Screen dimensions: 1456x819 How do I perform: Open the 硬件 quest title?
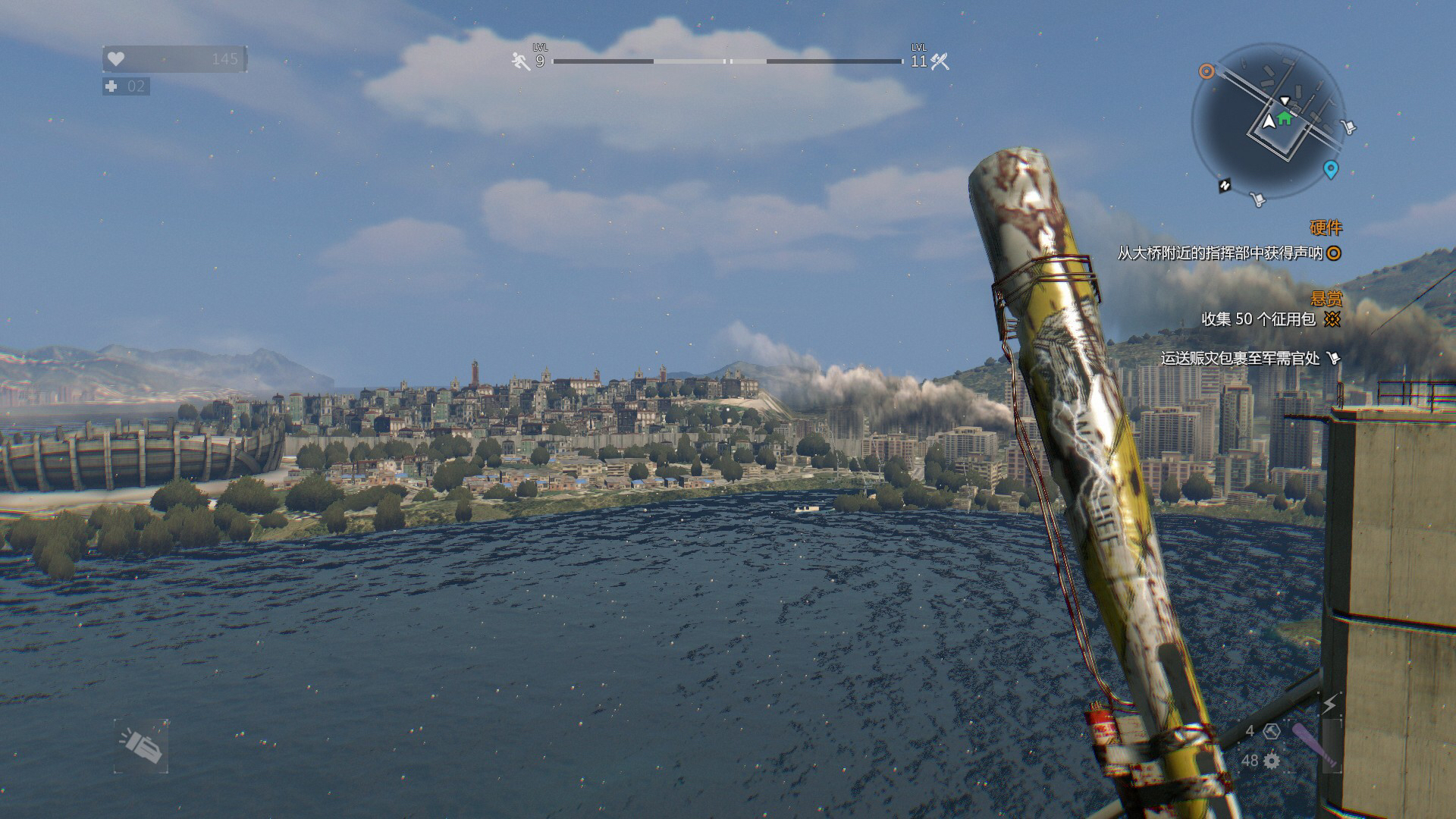pyautogui.click(x=1326, y=227)
